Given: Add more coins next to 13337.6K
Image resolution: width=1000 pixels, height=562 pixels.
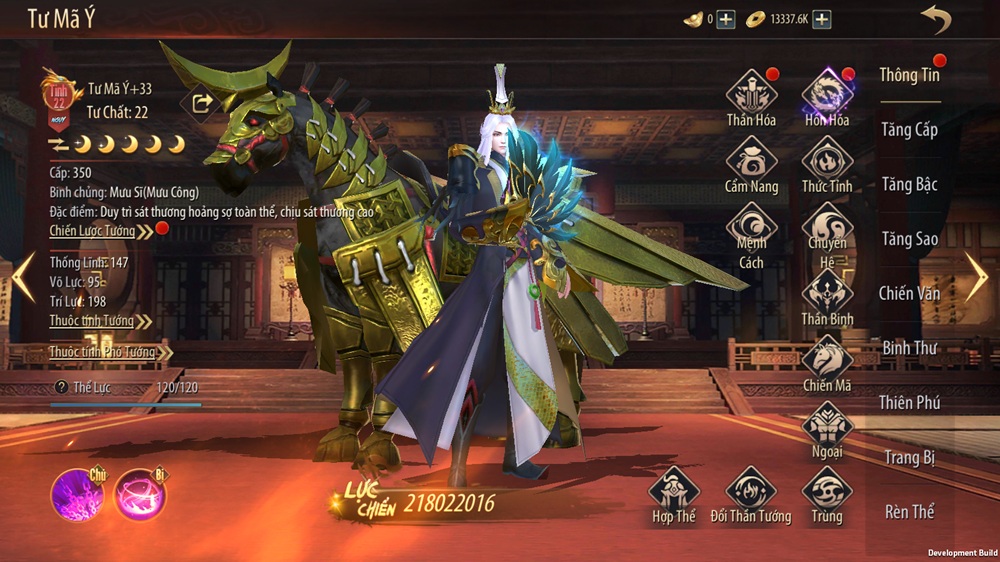Looking at the screenshot, I should pyautogui.click(x=821, y=19).
